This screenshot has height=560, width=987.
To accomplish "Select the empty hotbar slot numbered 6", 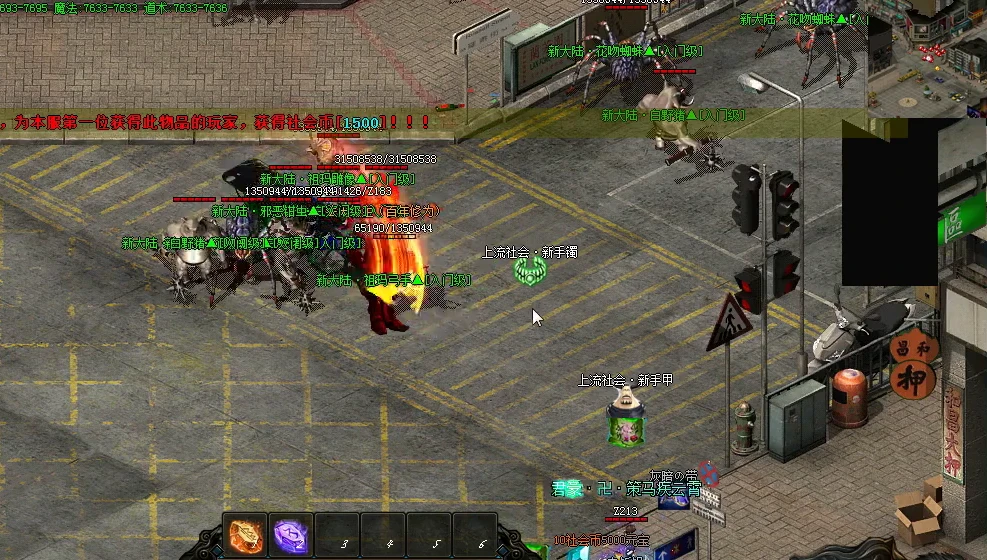I will point(475,536).
